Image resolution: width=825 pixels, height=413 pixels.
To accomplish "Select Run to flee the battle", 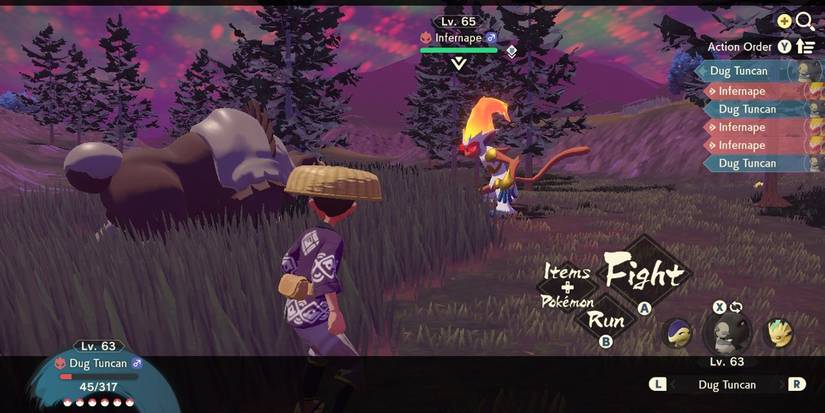I will (x=606, y=320).
